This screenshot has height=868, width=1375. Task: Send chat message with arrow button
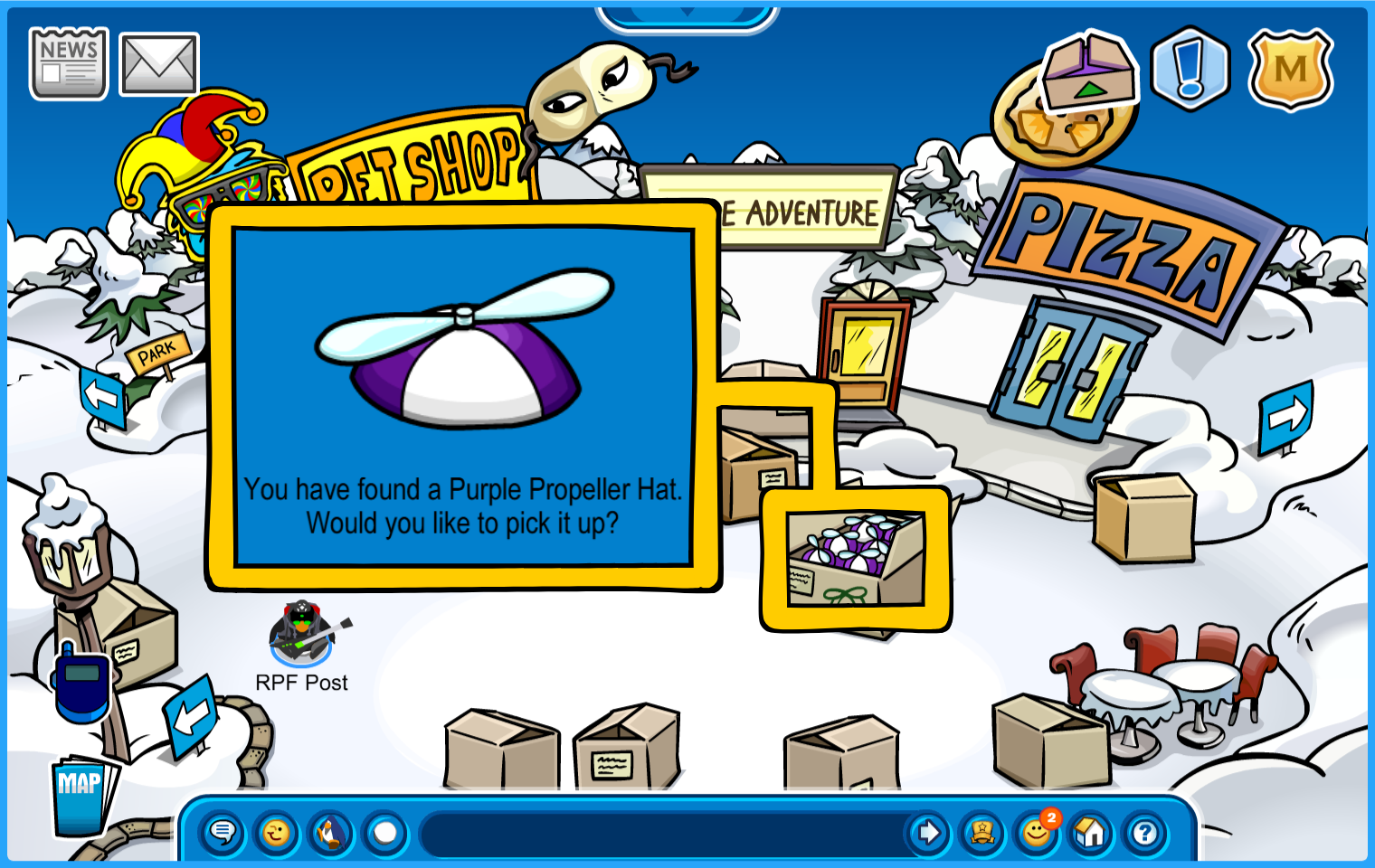(928, 832)
